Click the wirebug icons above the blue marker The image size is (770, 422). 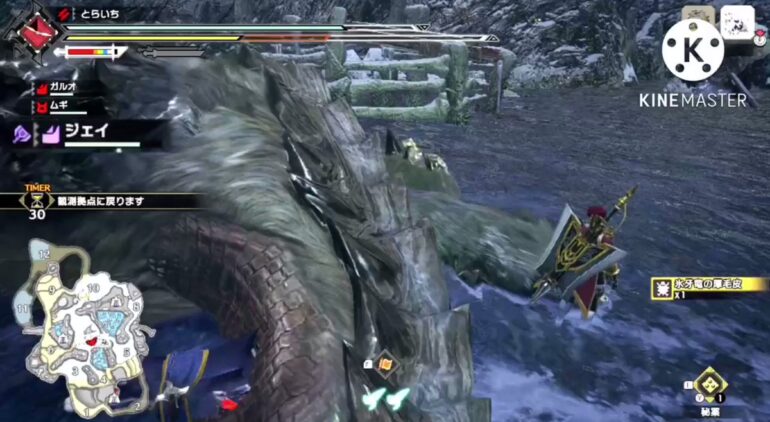coord(386,399)
